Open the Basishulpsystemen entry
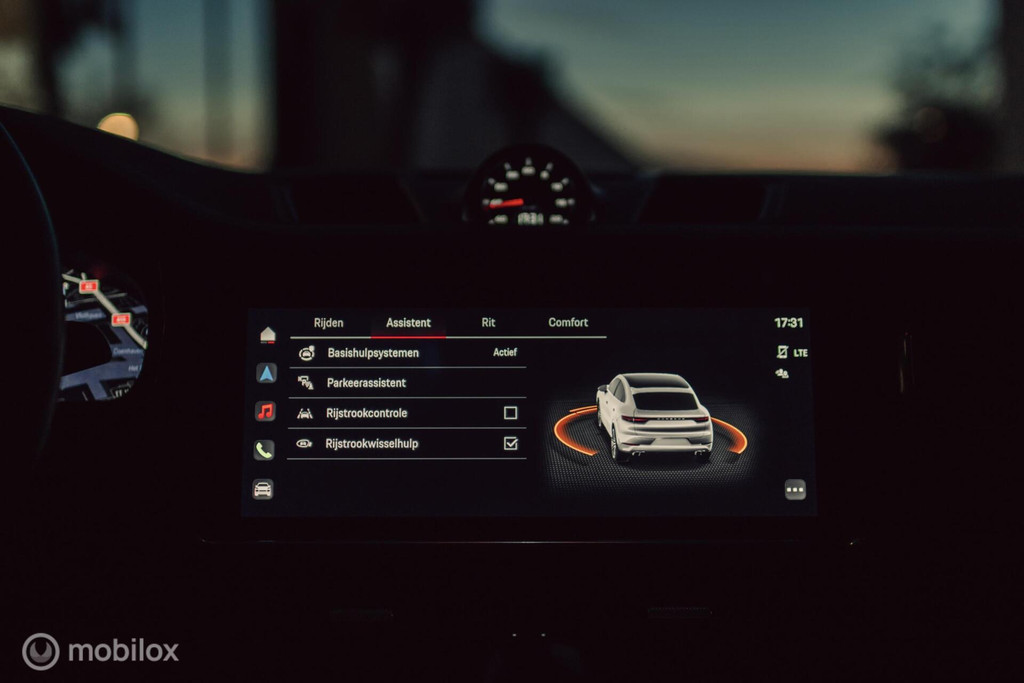This screenshot has height=683, width=1024. pyautogui.click(x=373, y=353)
